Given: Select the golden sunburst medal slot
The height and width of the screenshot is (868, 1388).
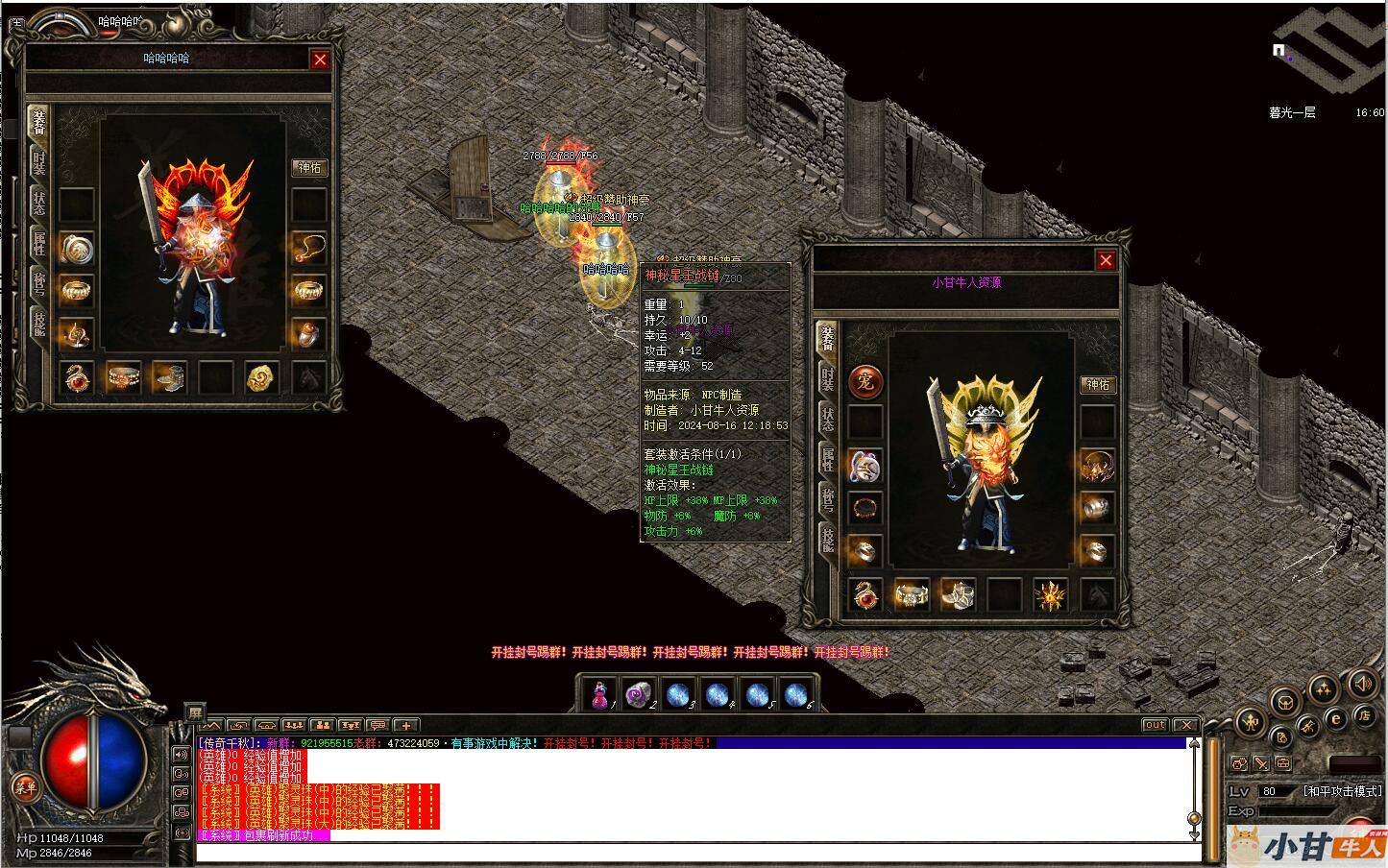Looking at the screenshot, I should pyautogui.click(x=1051, y=595).
